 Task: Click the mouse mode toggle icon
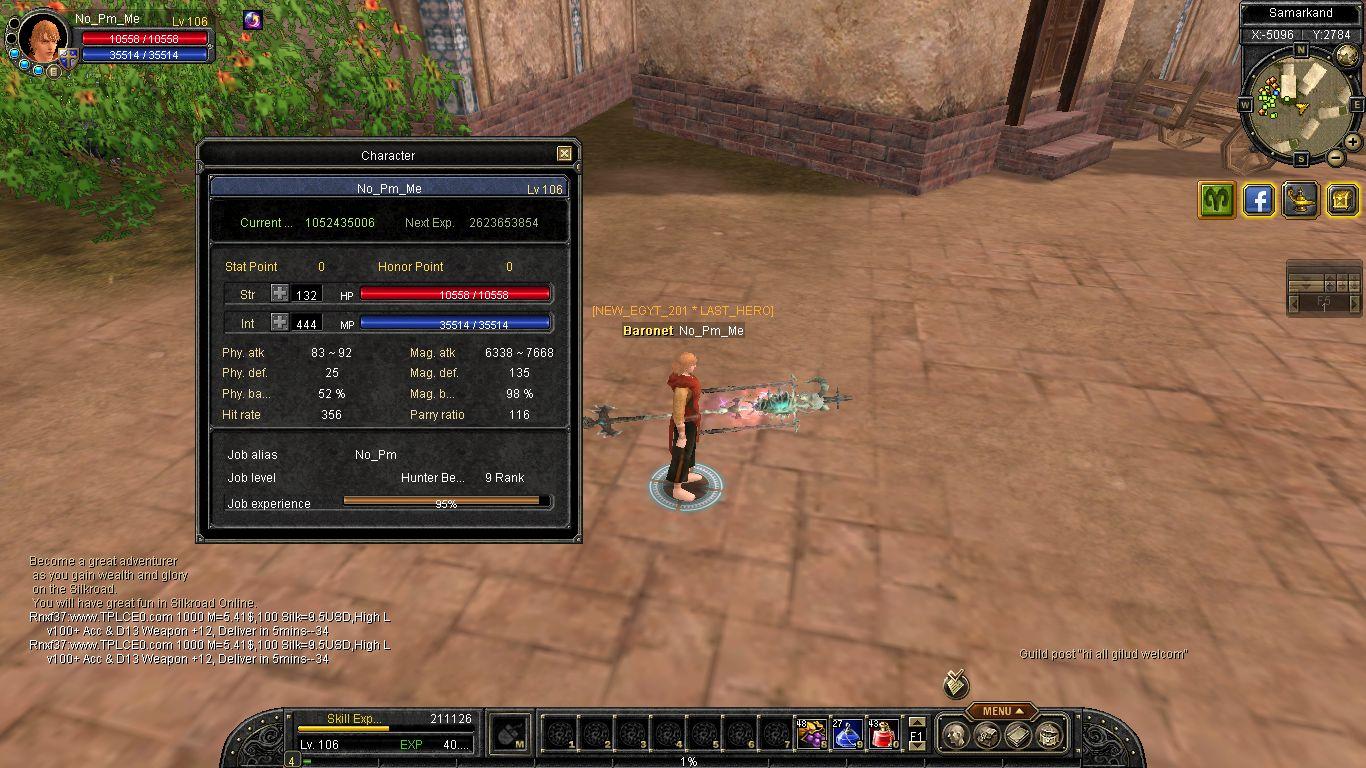pyautogui.click(x=512, y=734)
